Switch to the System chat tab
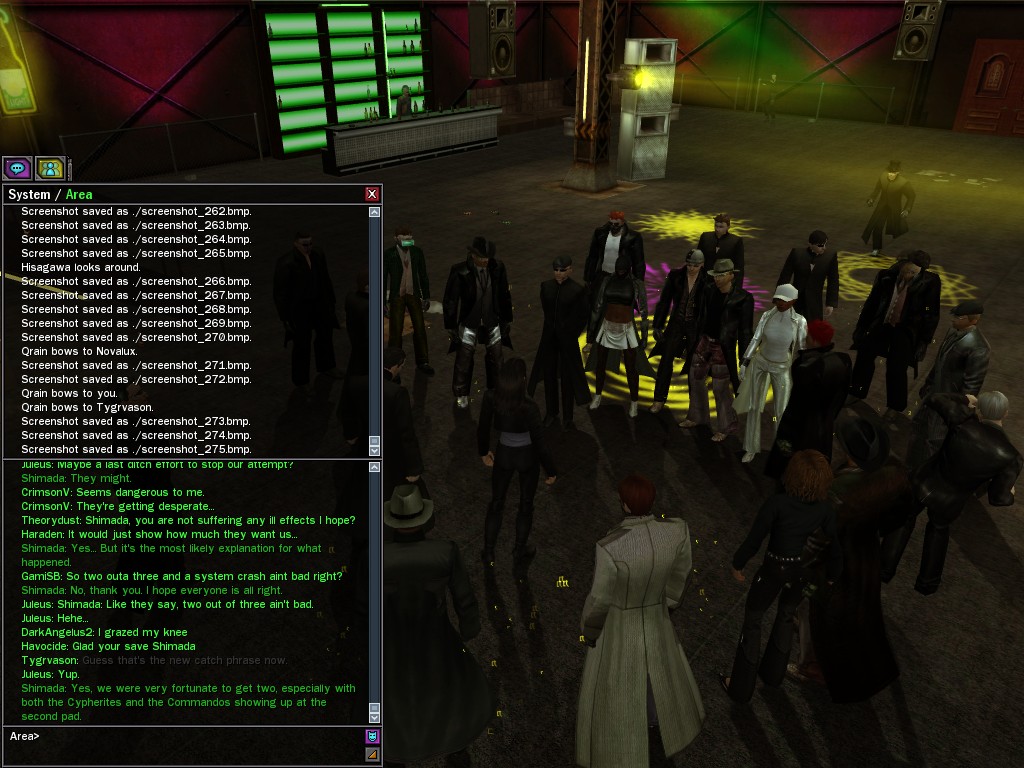This screenshot has height=768, width=1024. [28, 195]
